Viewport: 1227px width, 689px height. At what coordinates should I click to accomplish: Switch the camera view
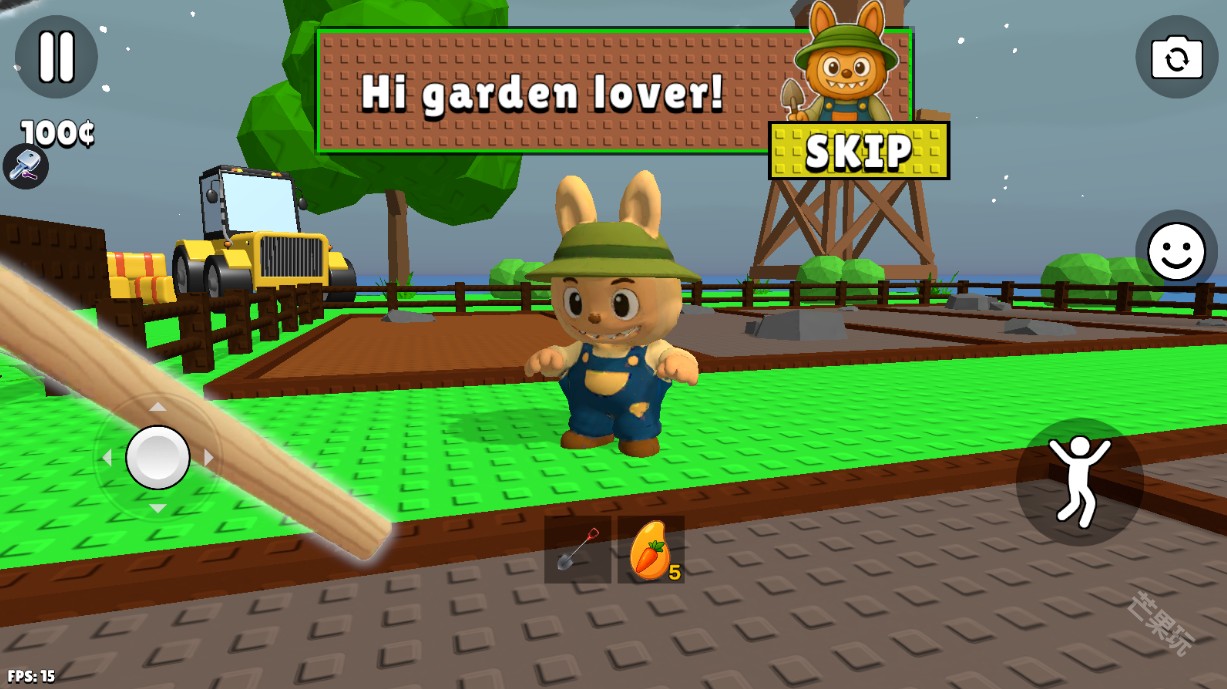pyautogui.click(x=1176, y=57)
